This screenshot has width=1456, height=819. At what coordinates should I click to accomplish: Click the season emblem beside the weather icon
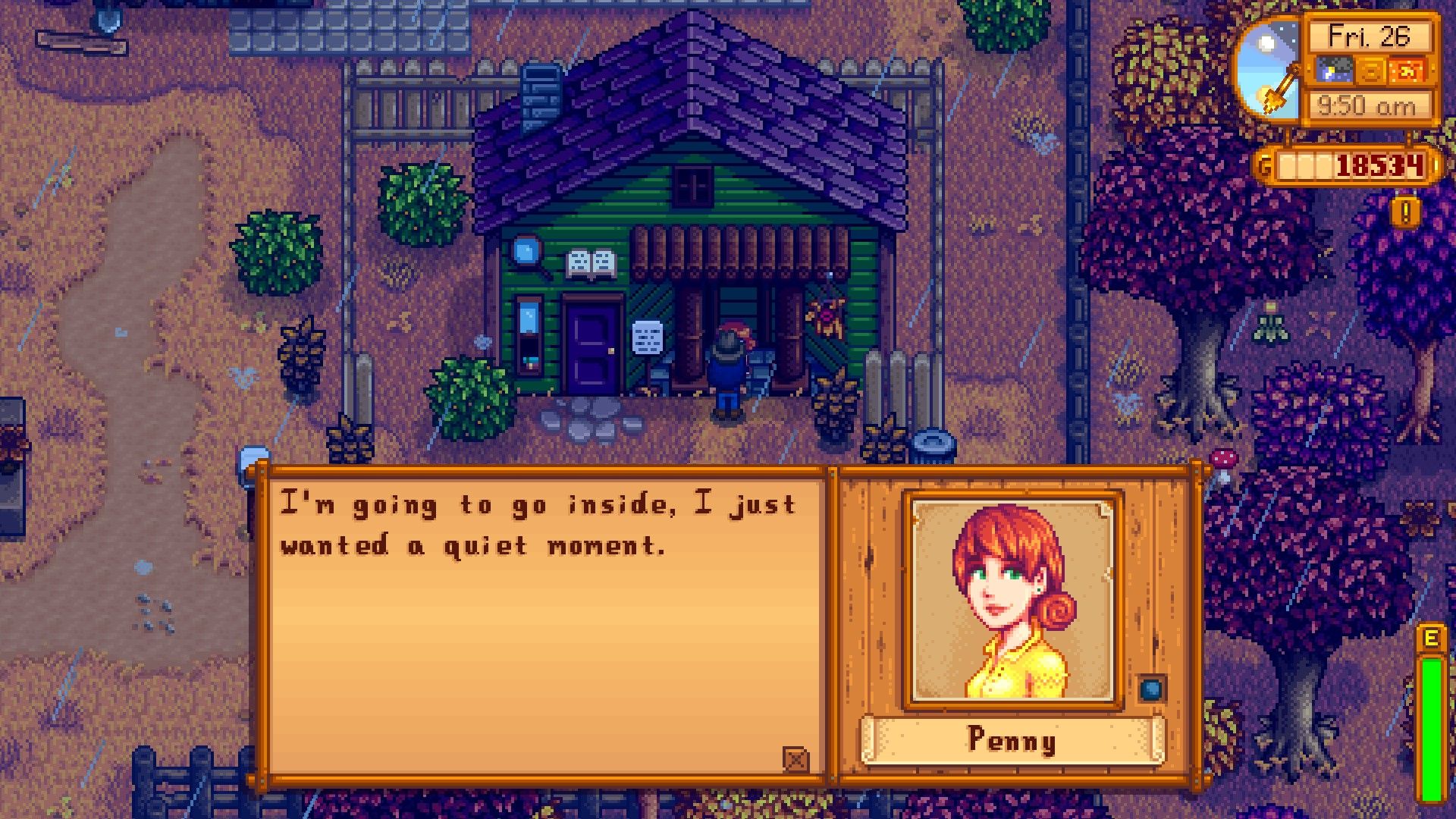(1370, 71)
